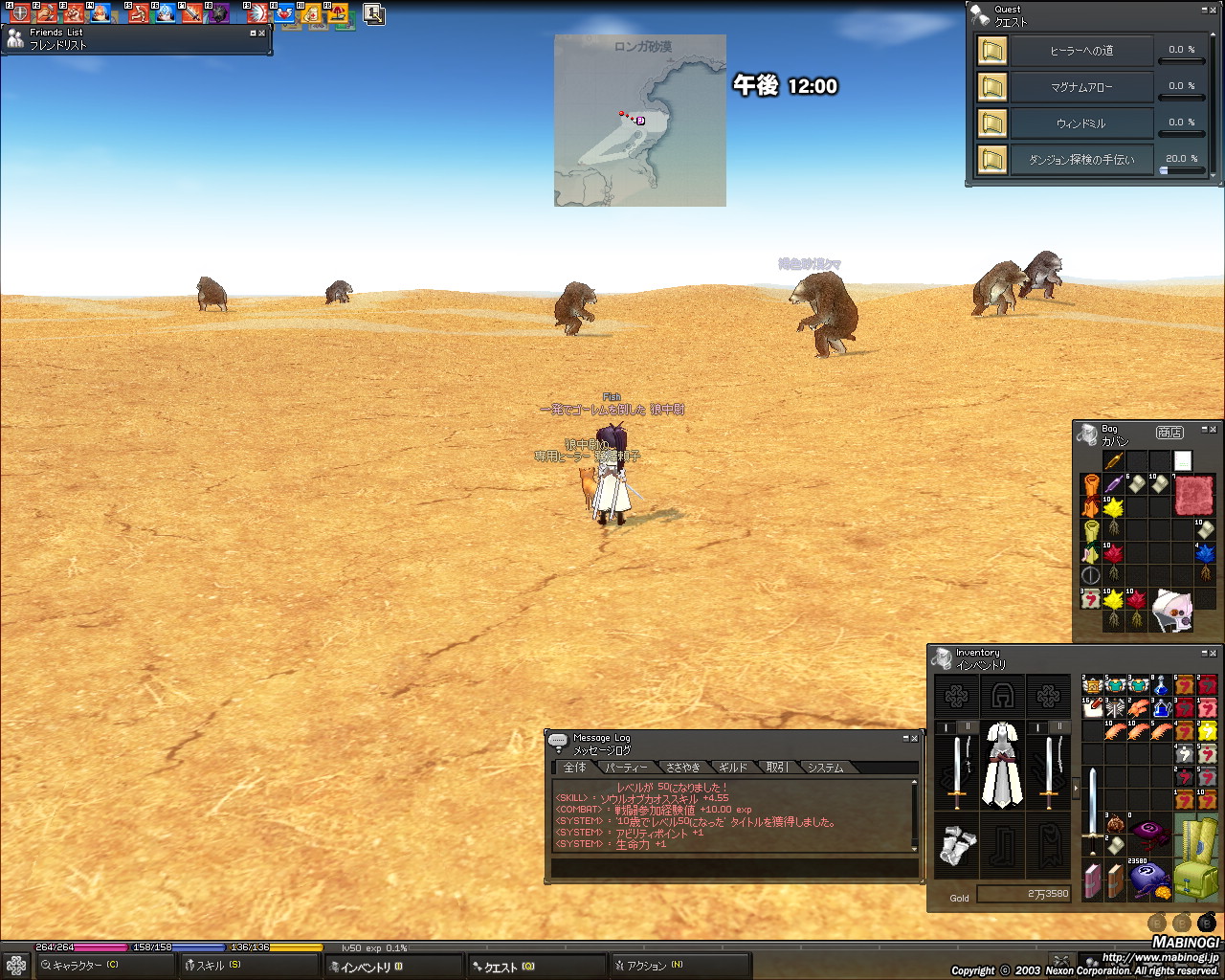Image resolution: width=1225 pixels, height=980 pixels.
Task: Close the Friends List window
Action: click(x=262, y=33)
